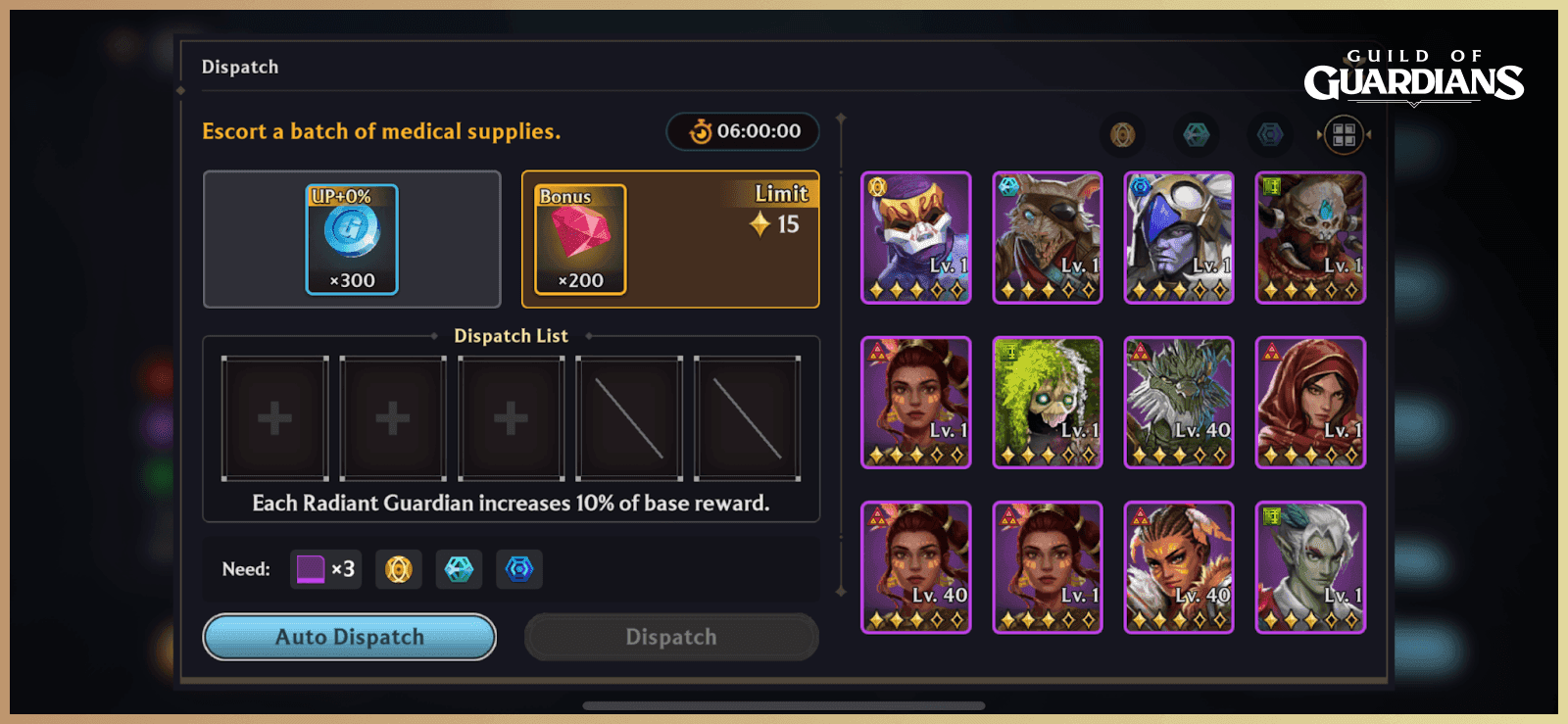Click the gold emblem in the Need row
The image size is (1568, 724).
(398, 569)
